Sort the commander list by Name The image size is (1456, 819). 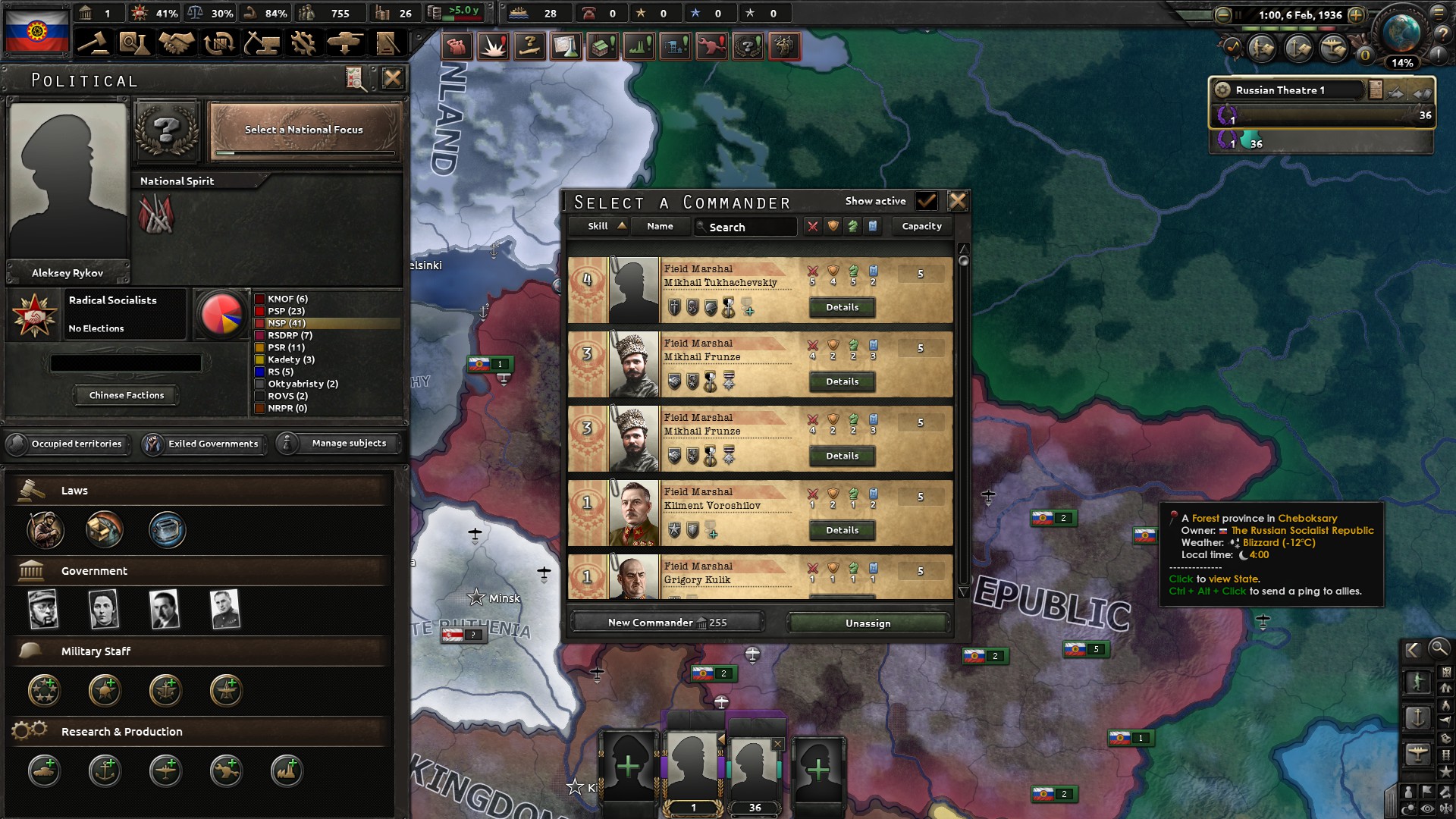coord(660,226)
